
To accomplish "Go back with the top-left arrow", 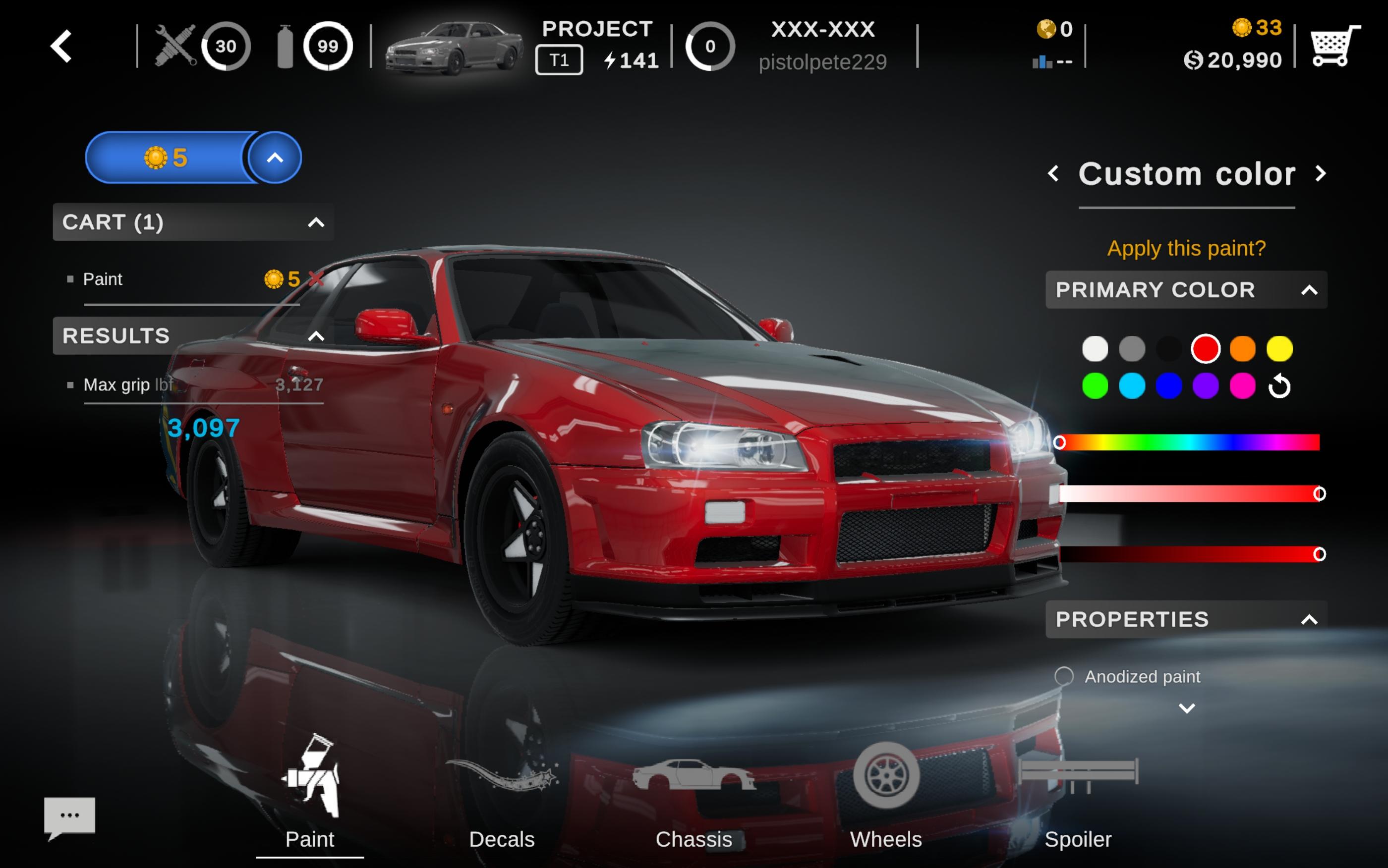I will click(61, 46).
